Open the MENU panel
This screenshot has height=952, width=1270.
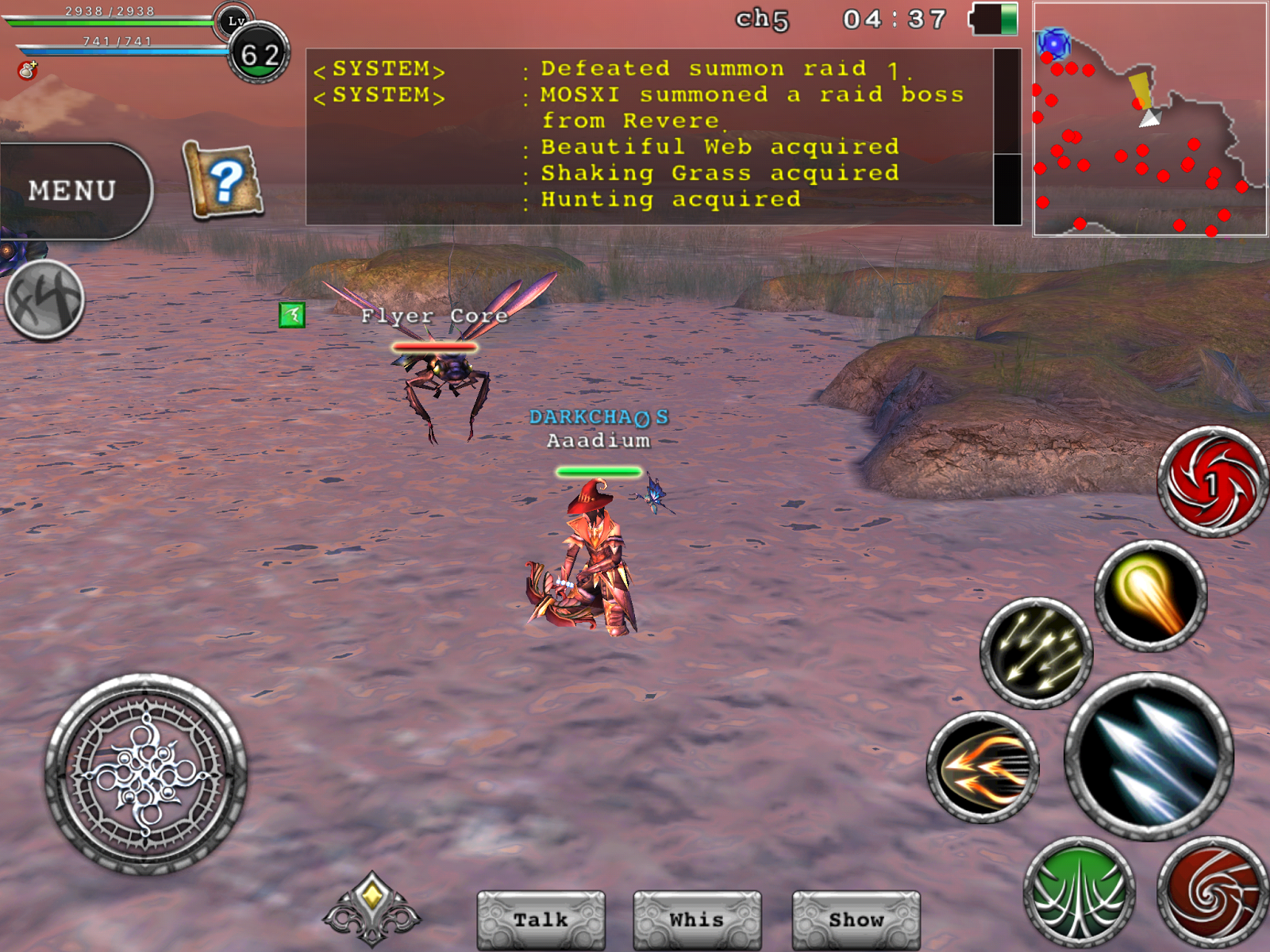pyautogui.click(x=71, y=189)
